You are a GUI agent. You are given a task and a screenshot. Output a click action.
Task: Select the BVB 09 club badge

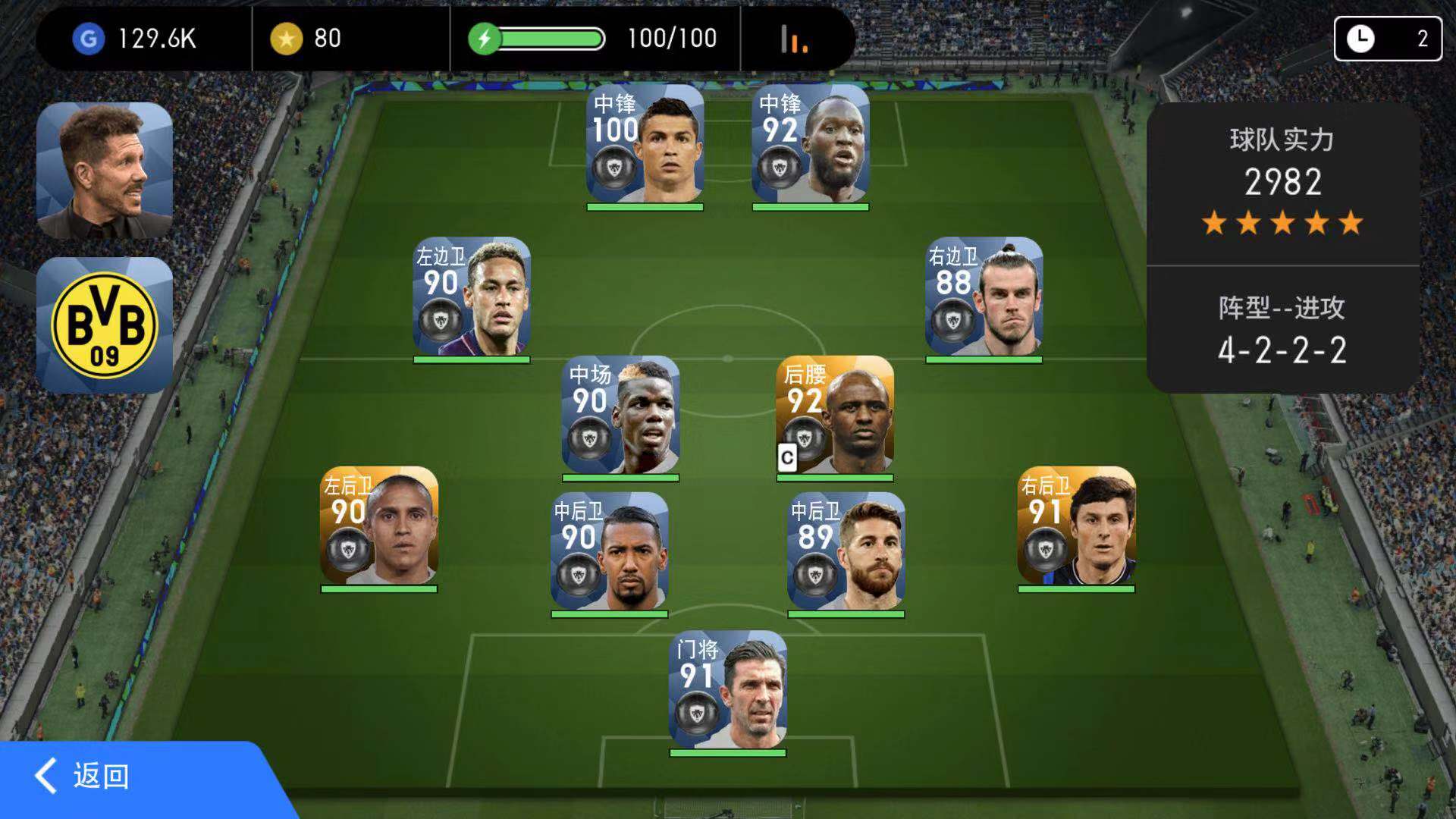tap(105, 325)
